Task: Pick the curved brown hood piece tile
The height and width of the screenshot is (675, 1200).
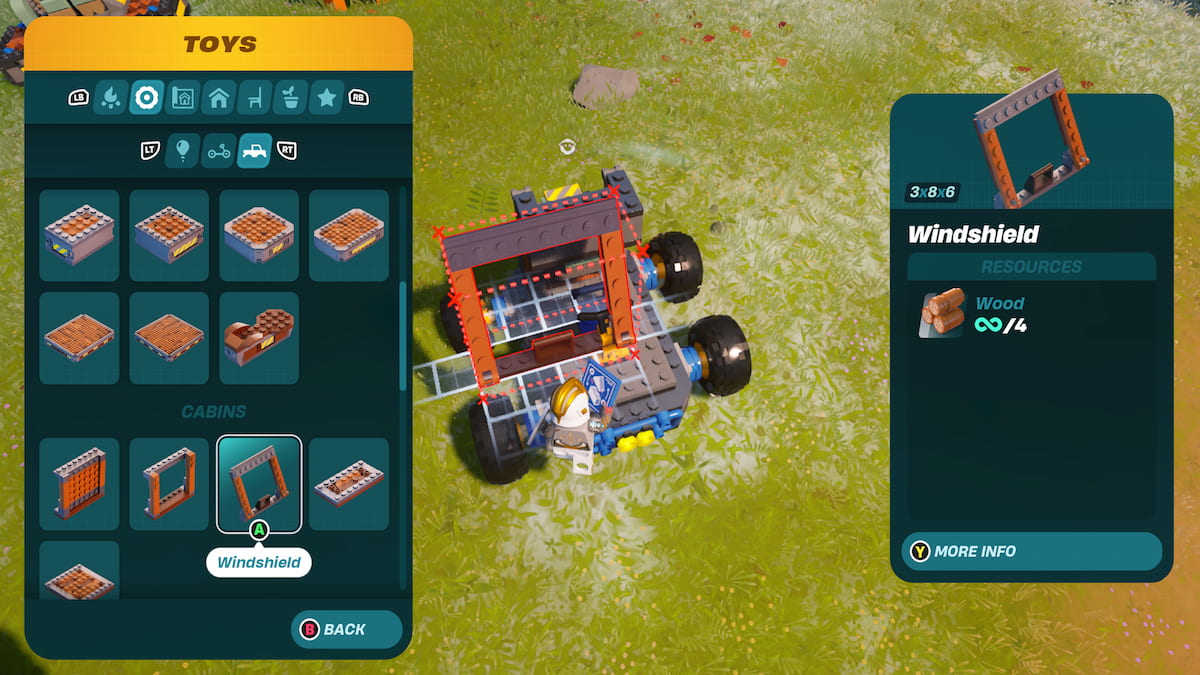Action: point(259,338)
